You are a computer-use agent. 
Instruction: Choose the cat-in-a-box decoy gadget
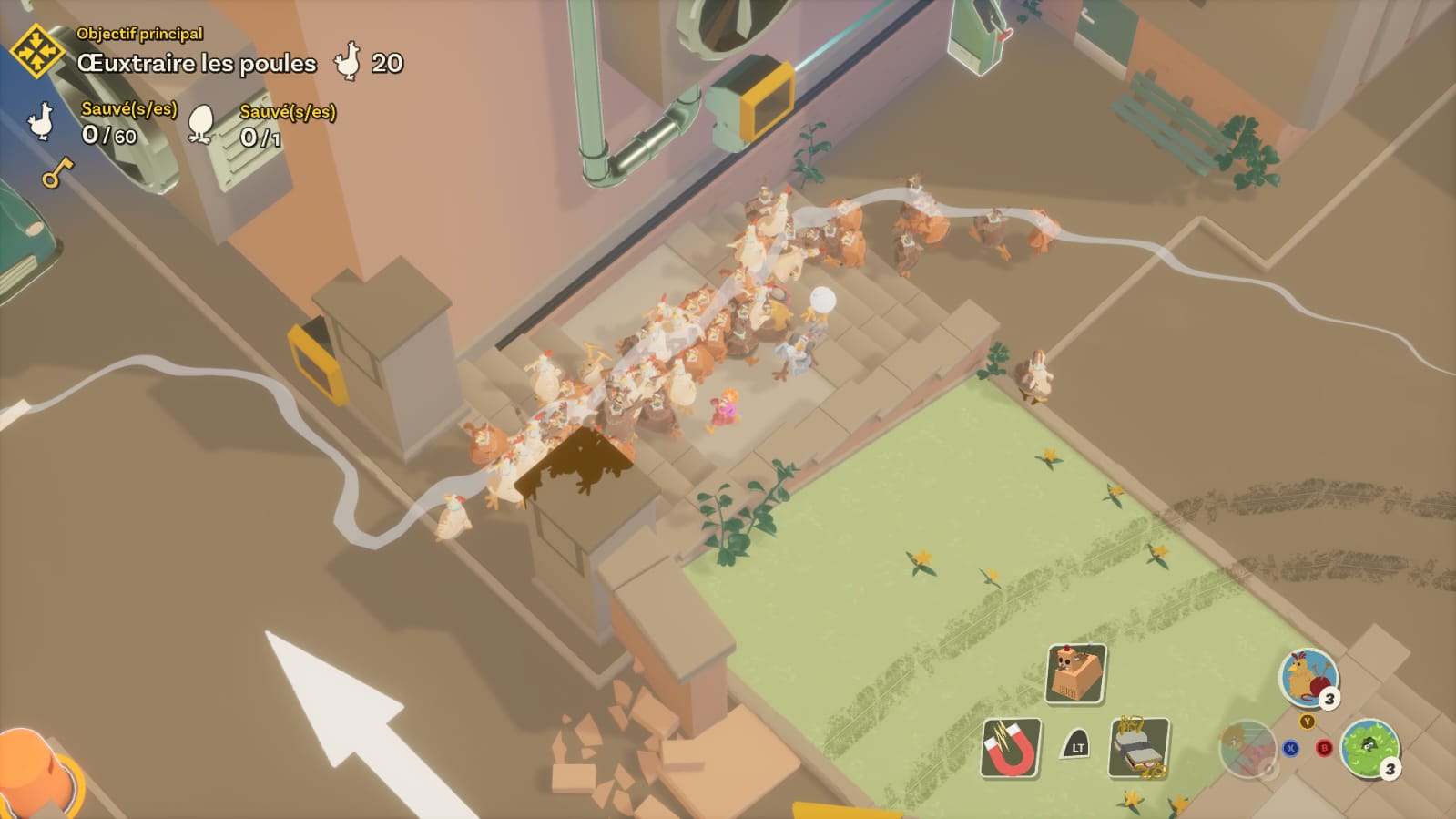[1075, 673]
